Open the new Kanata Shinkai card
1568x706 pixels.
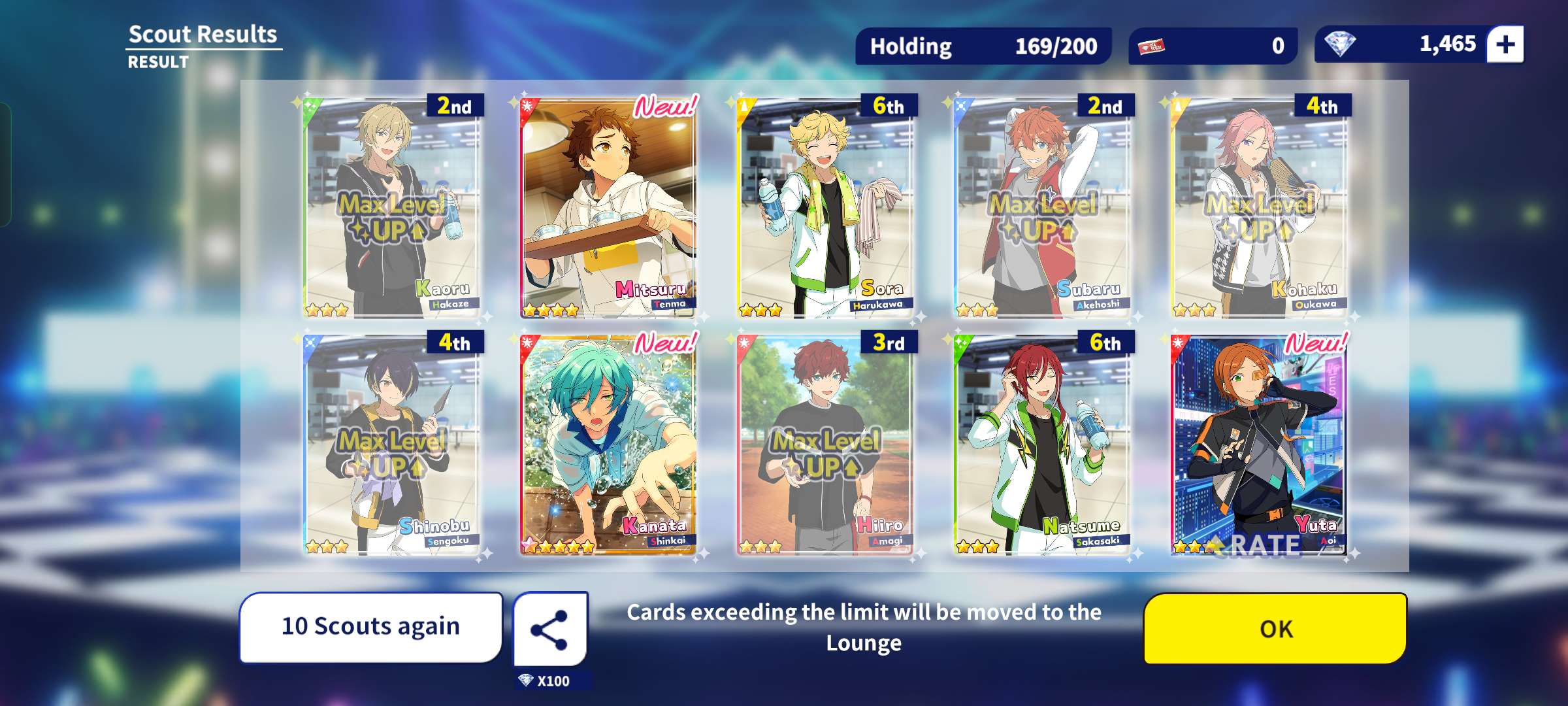pyautogui.click(x=608, y=445)
